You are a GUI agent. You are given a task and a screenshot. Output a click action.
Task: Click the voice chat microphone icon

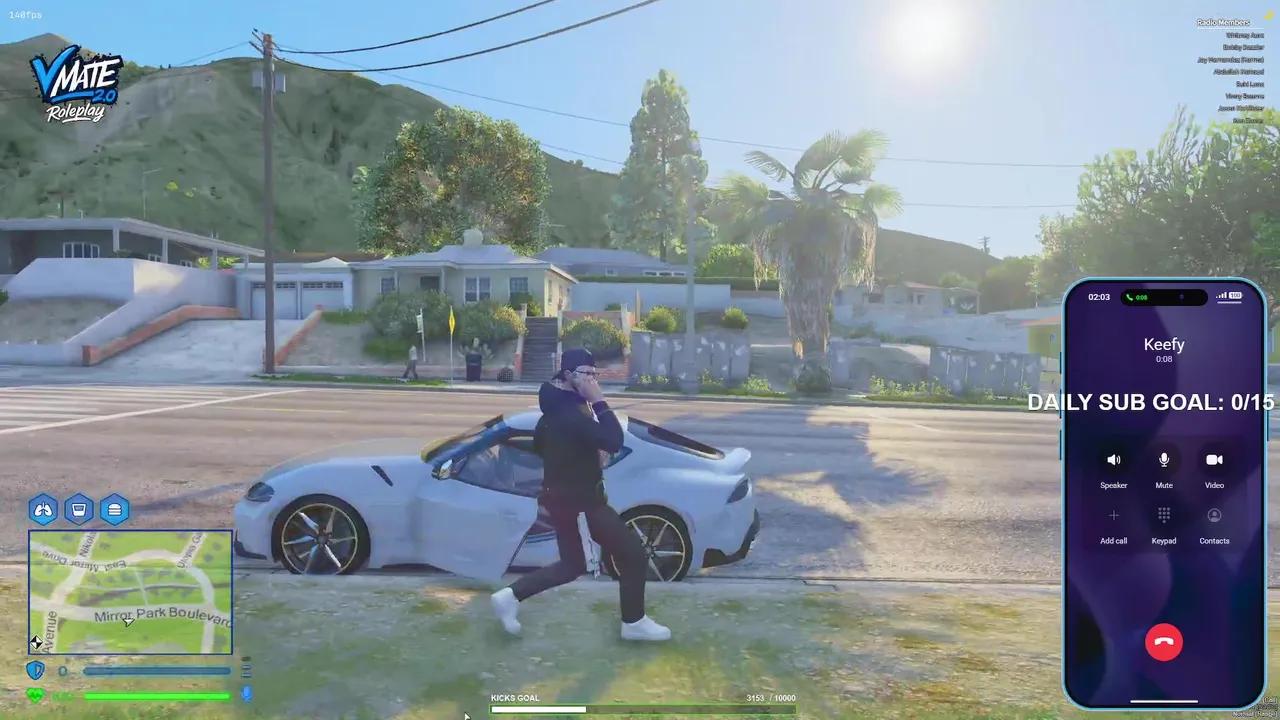(x=246, y=695)
